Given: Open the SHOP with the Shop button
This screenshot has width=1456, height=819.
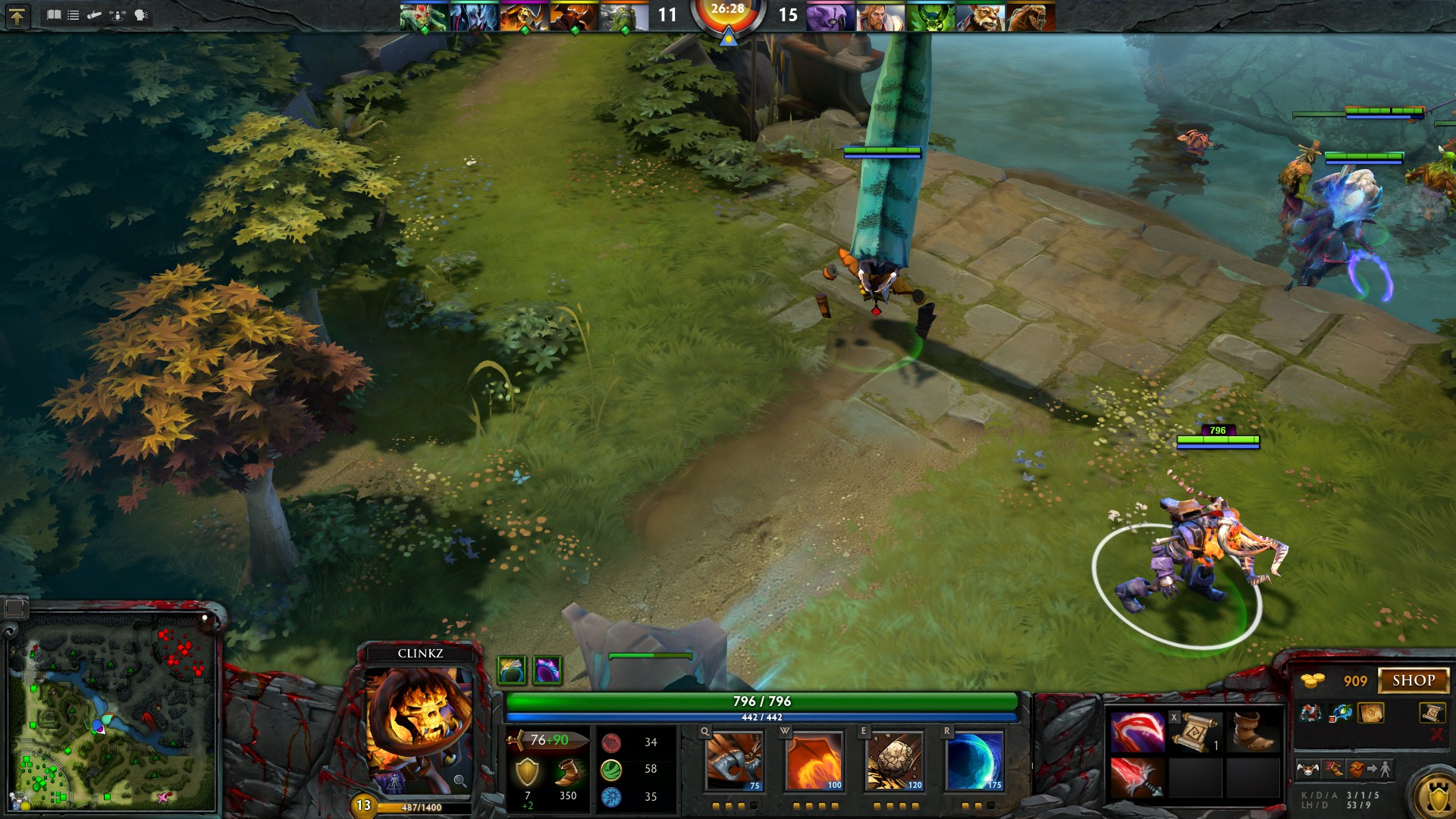Looking at the screenshot, I should (1414, 679).
